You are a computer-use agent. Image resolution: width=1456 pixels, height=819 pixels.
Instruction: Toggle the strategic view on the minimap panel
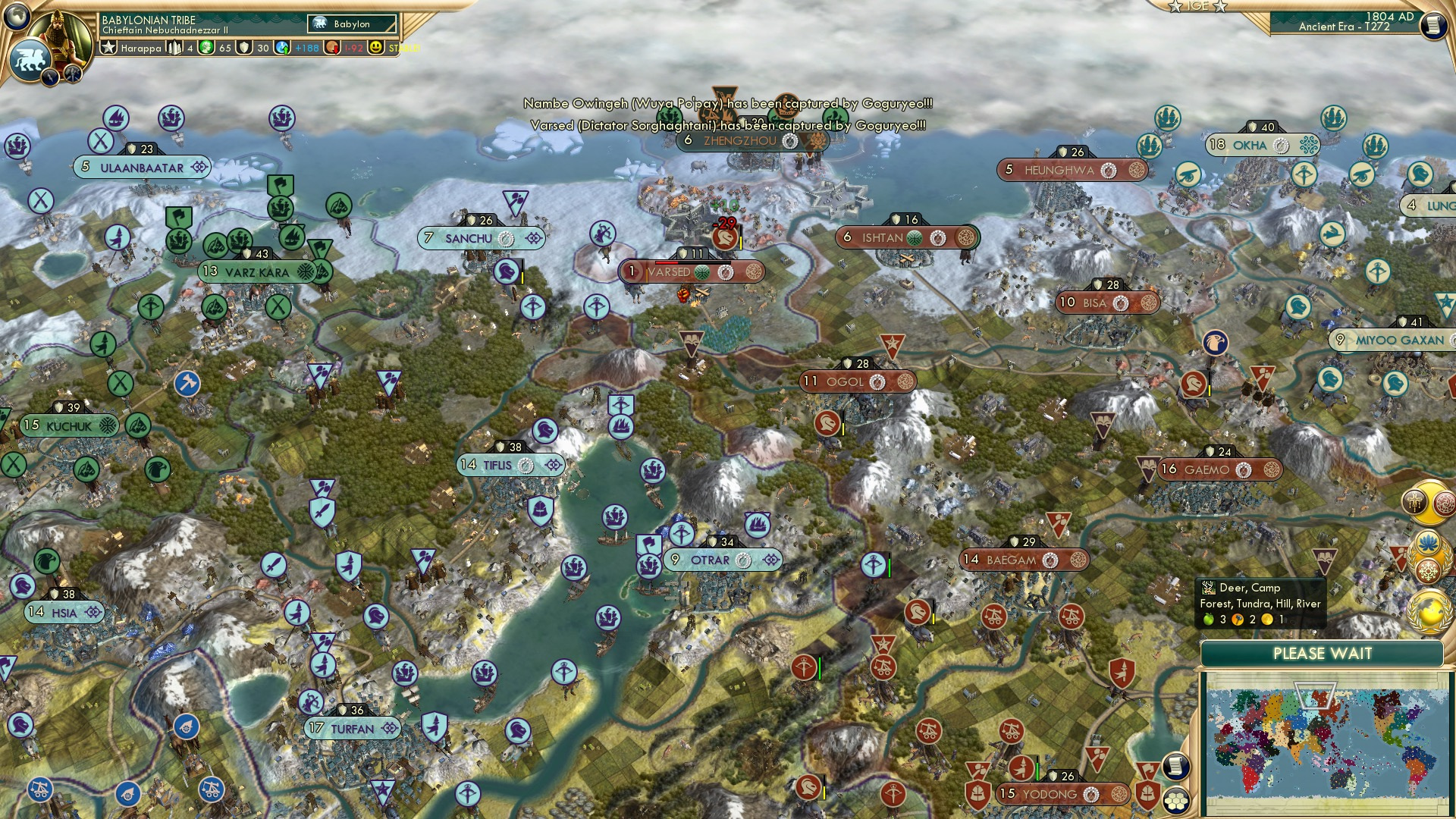tap(1176, 765)
